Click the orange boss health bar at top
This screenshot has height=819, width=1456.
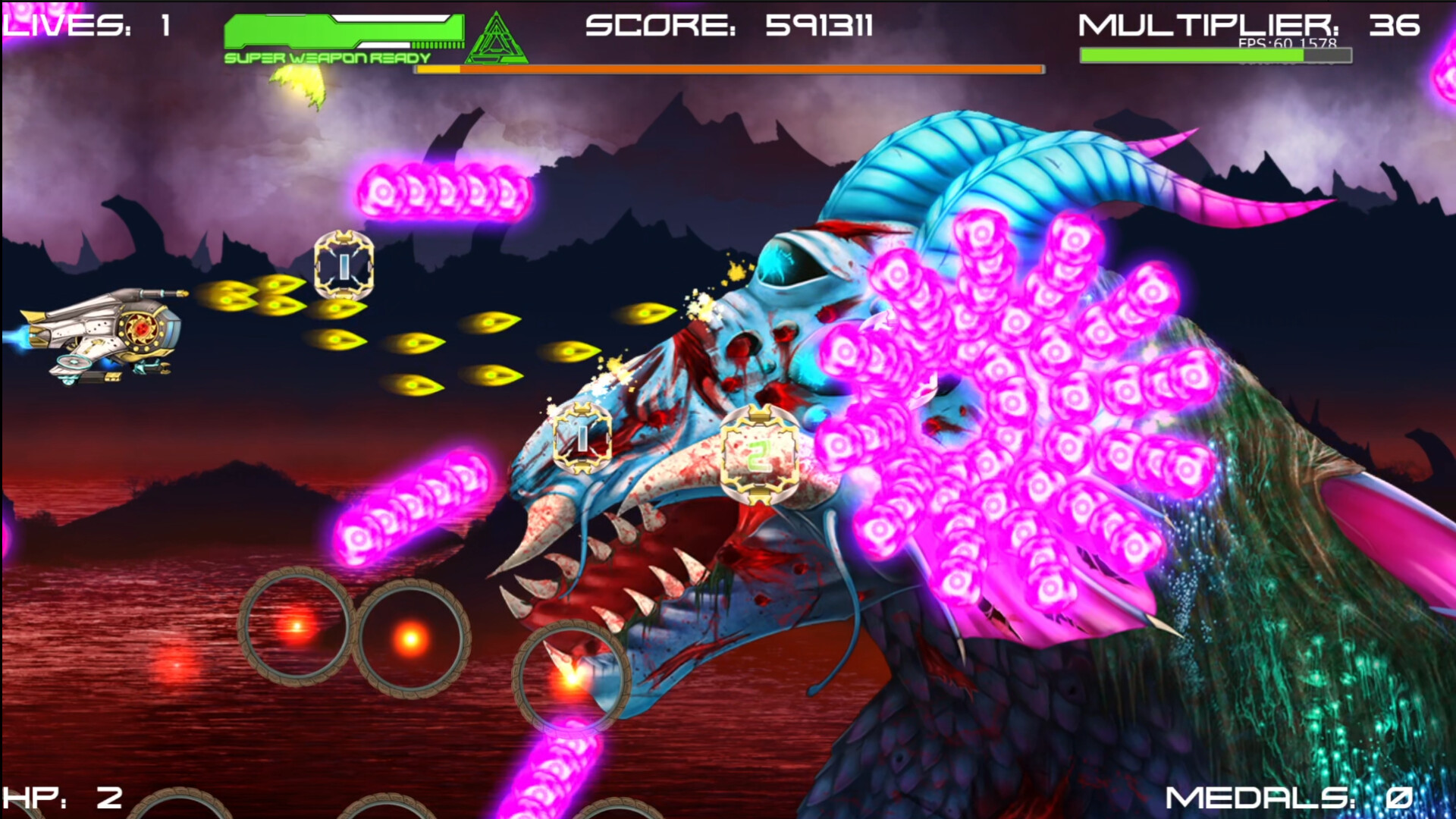[728, 68]
